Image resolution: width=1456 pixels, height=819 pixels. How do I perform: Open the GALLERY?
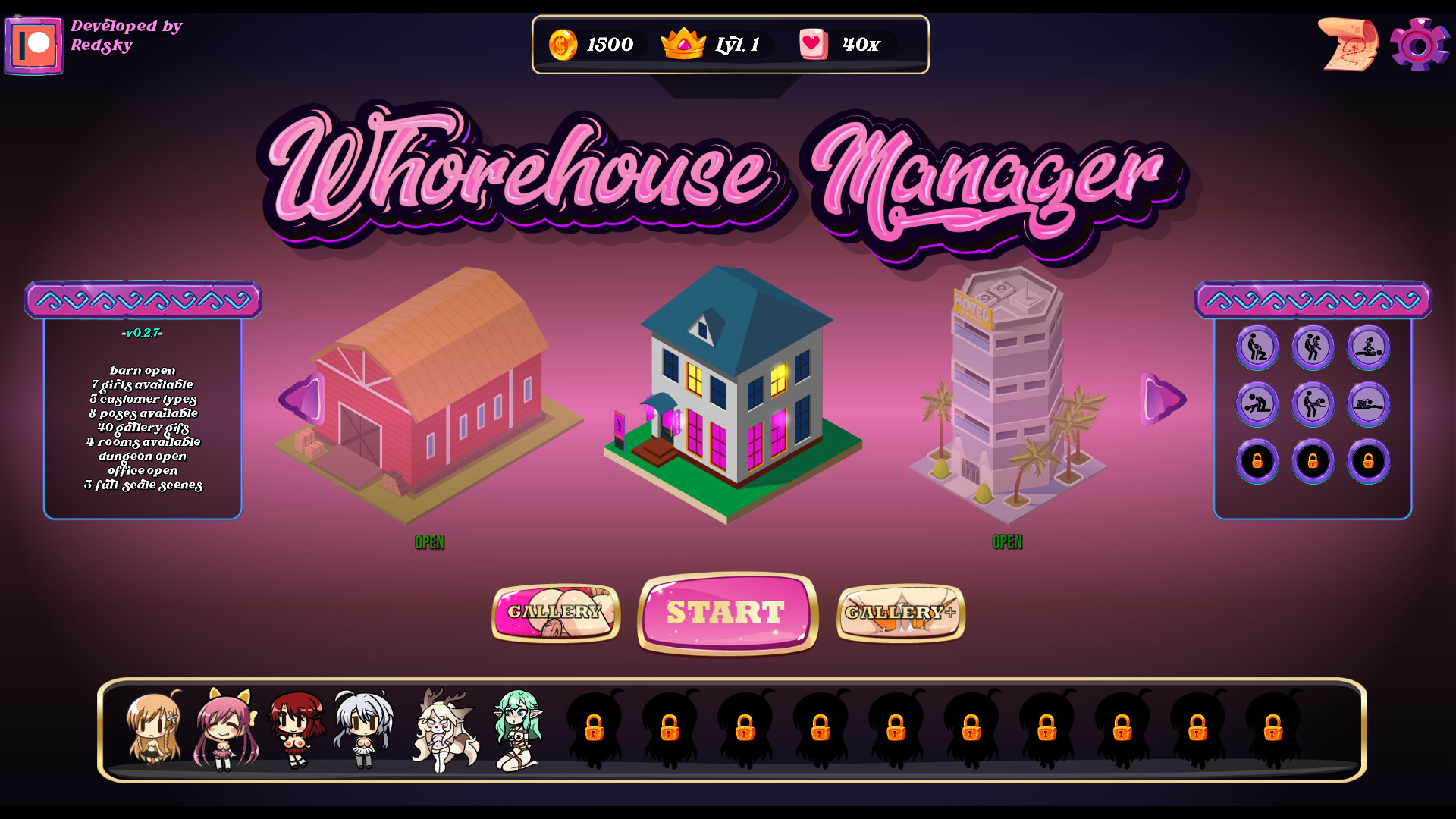(x=556, y=613)
